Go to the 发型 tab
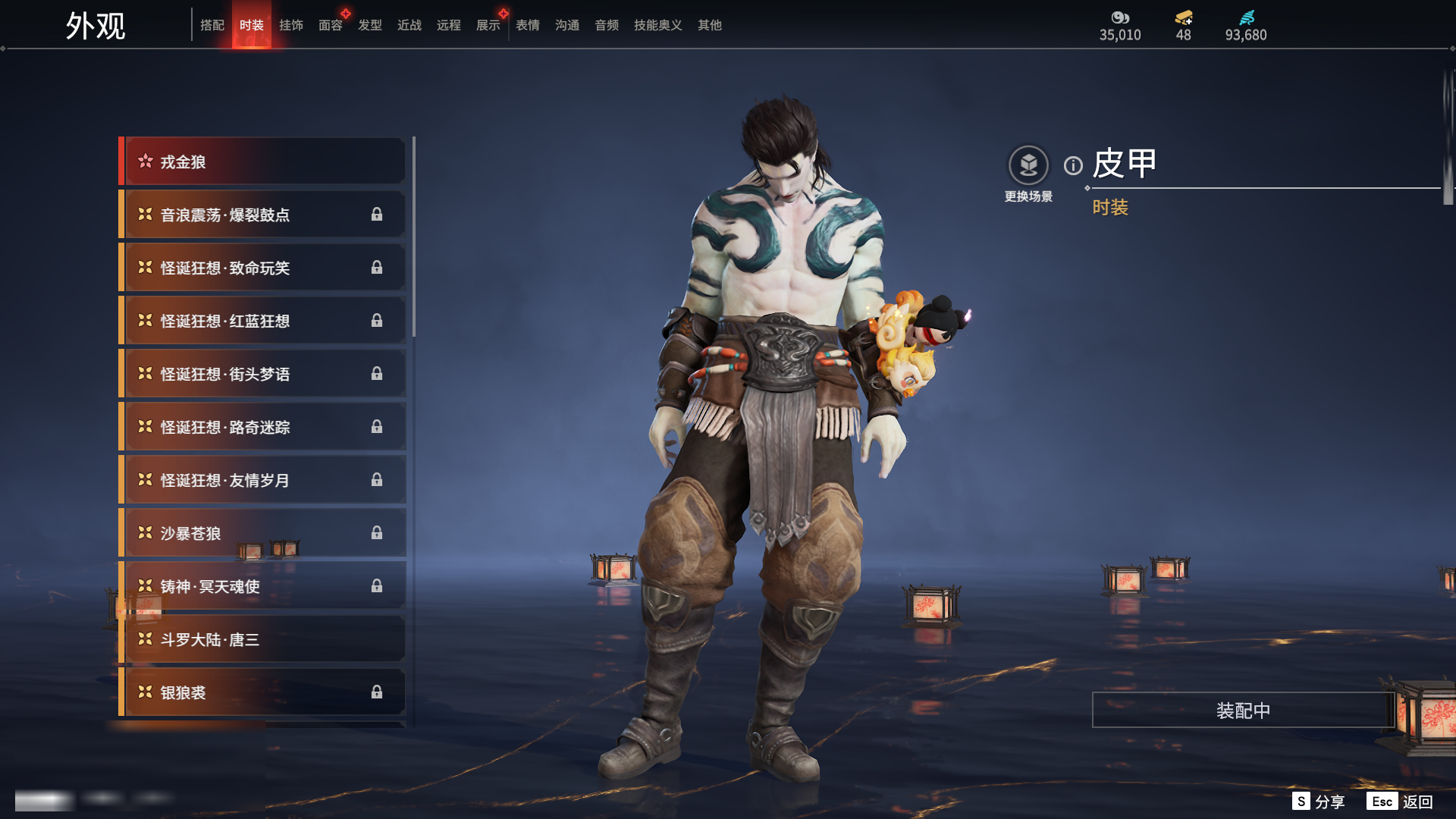This screenshot has width=1456, height=819. [369, 25]
